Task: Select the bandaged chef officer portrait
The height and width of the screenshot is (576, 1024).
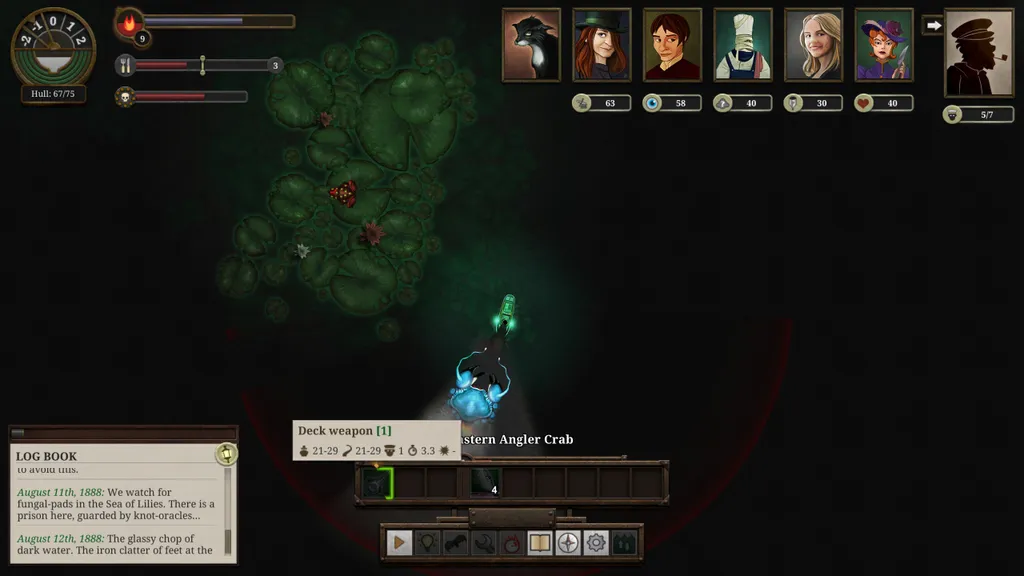Action: pyautogui.click(x=743, y=45)
